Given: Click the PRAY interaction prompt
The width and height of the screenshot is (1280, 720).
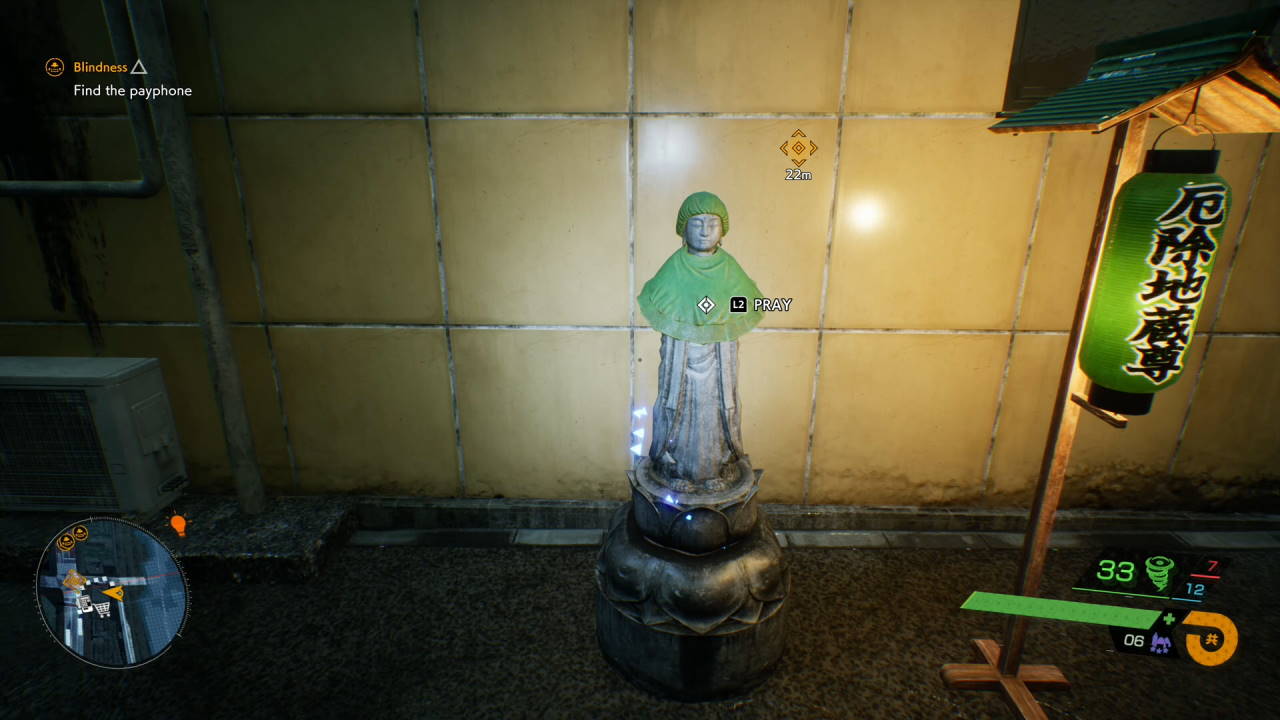Looking at the screenshot, I should pos(772,304).
